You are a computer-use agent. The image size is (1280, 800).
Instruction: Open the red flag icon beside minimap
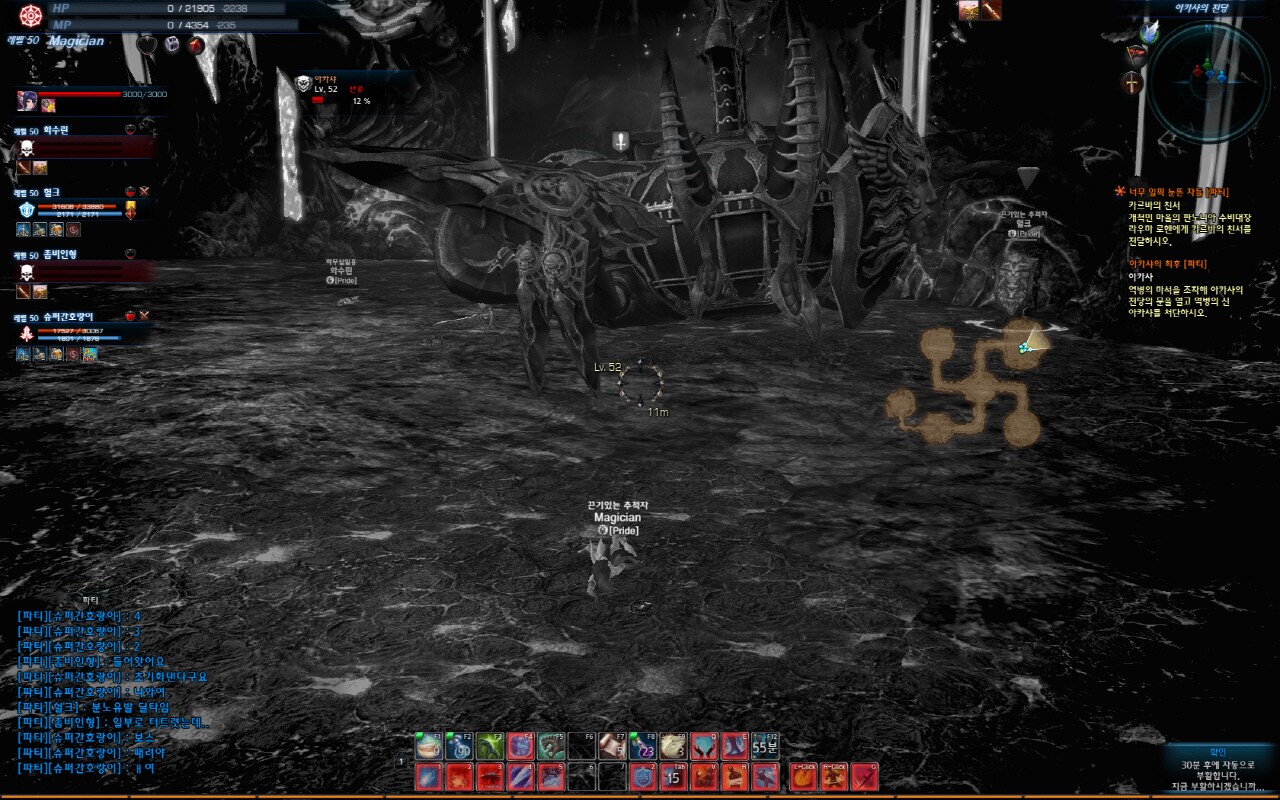point(1134,54)
